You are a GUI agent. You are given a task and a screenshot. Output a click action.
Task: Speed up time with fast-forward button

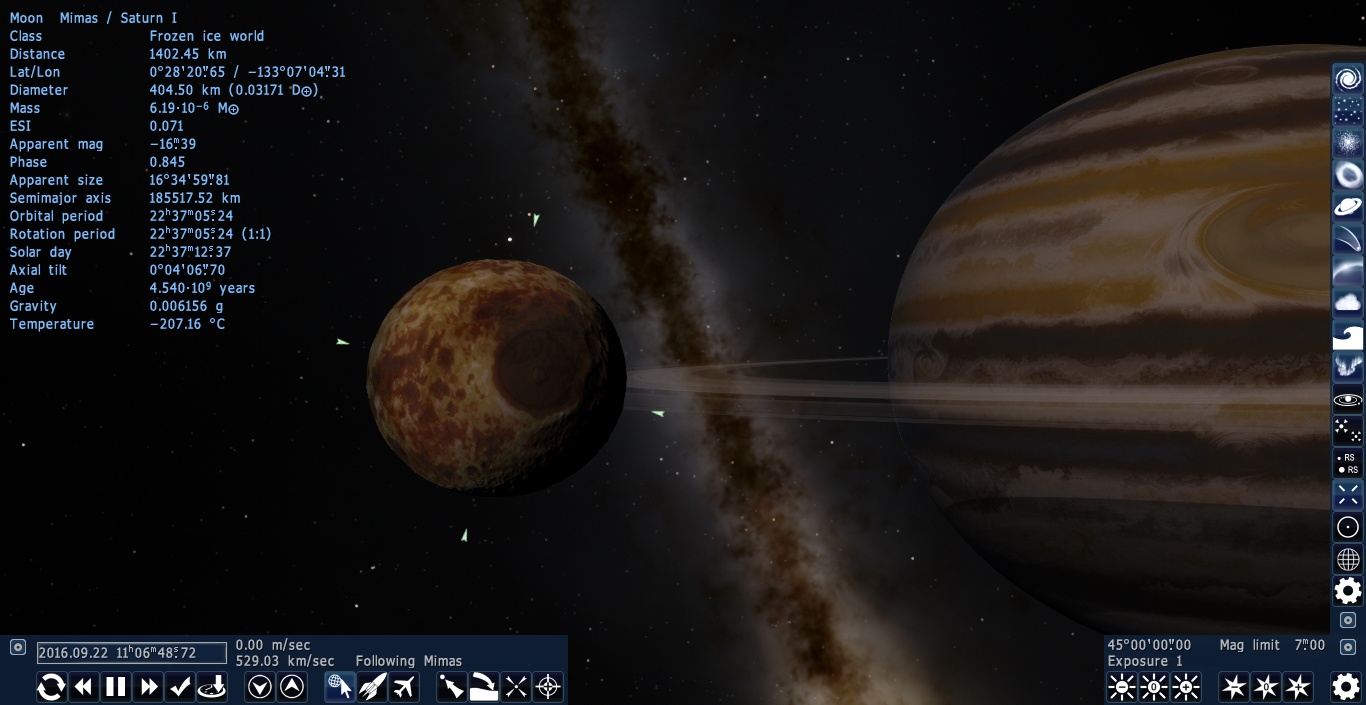[149, 687]
